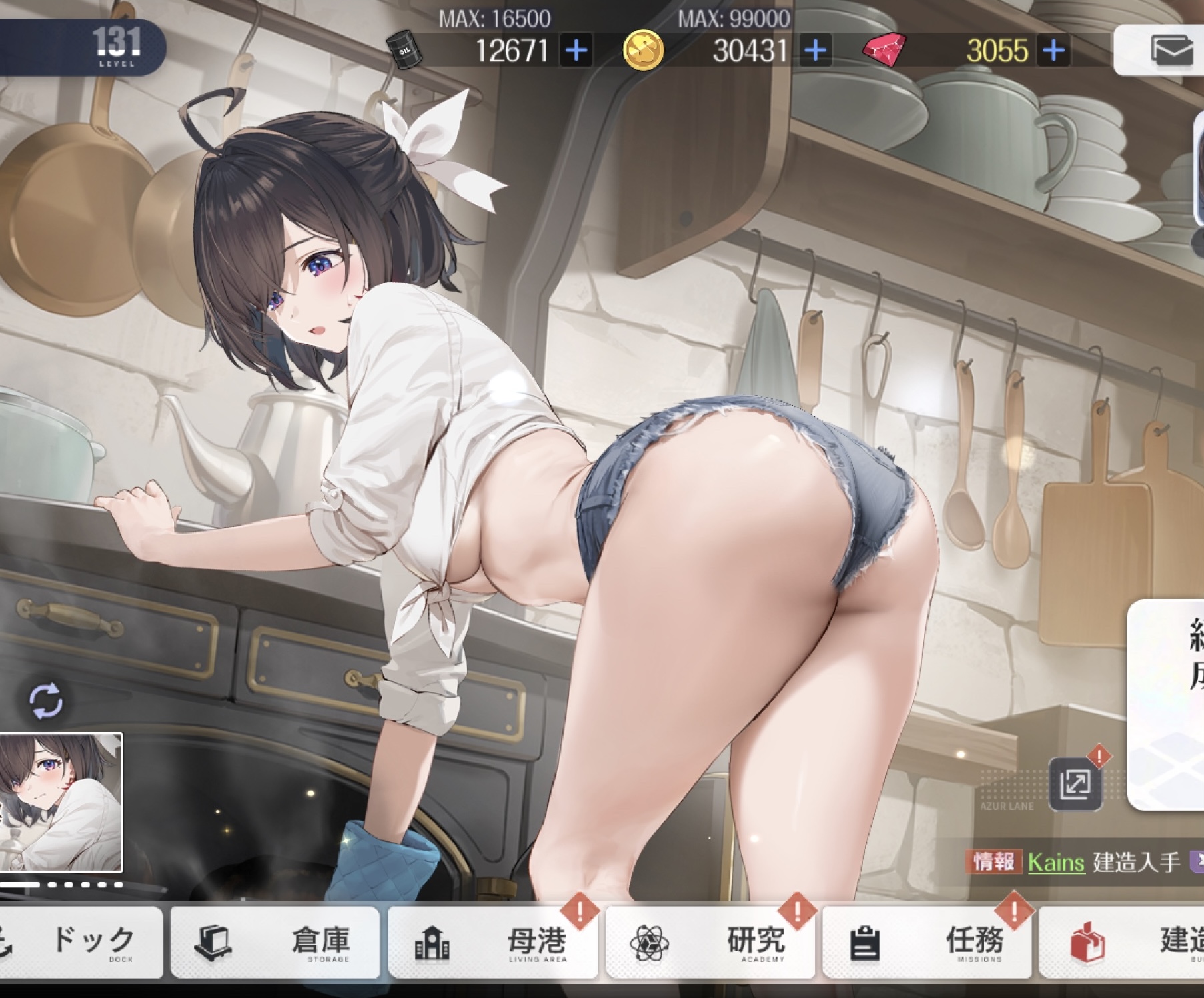This screenshot has width=1204, height=998.
Task: Add more gold coins with the plus button
Action: [x=816, y=51]
